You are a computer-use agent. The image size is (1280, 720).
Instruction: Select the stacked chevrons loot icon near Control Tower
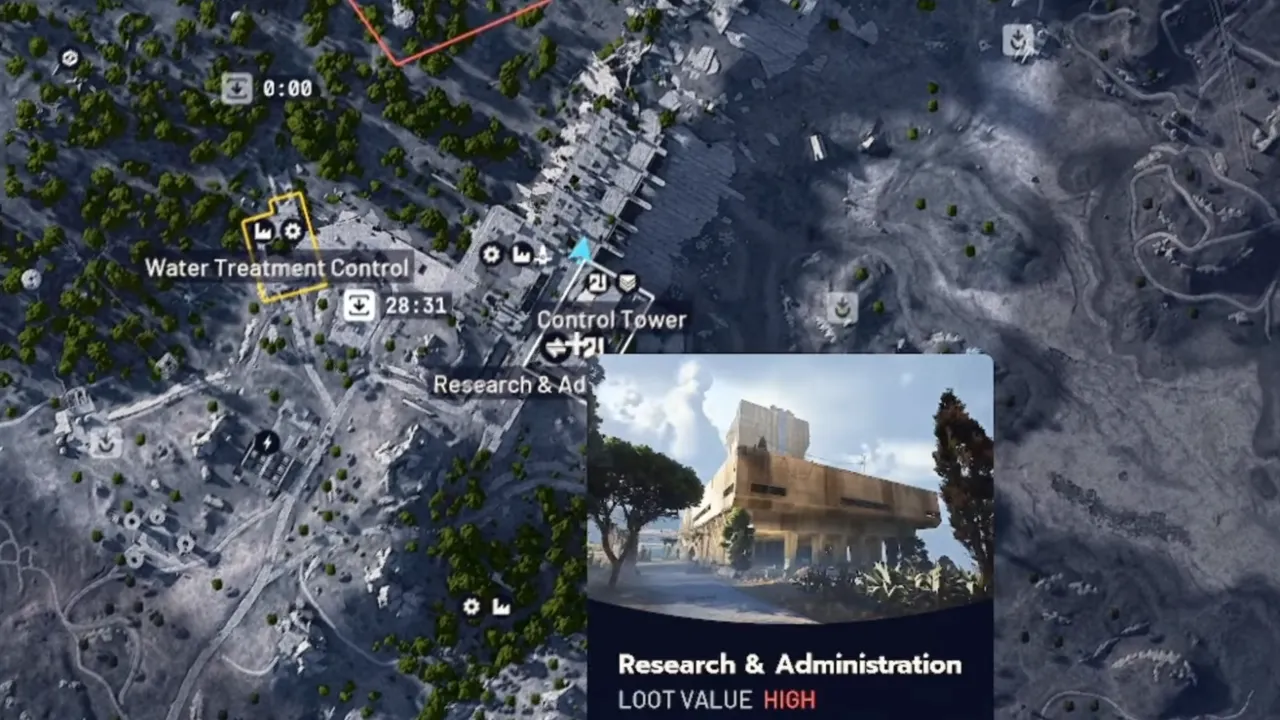[x=628, y=283]
